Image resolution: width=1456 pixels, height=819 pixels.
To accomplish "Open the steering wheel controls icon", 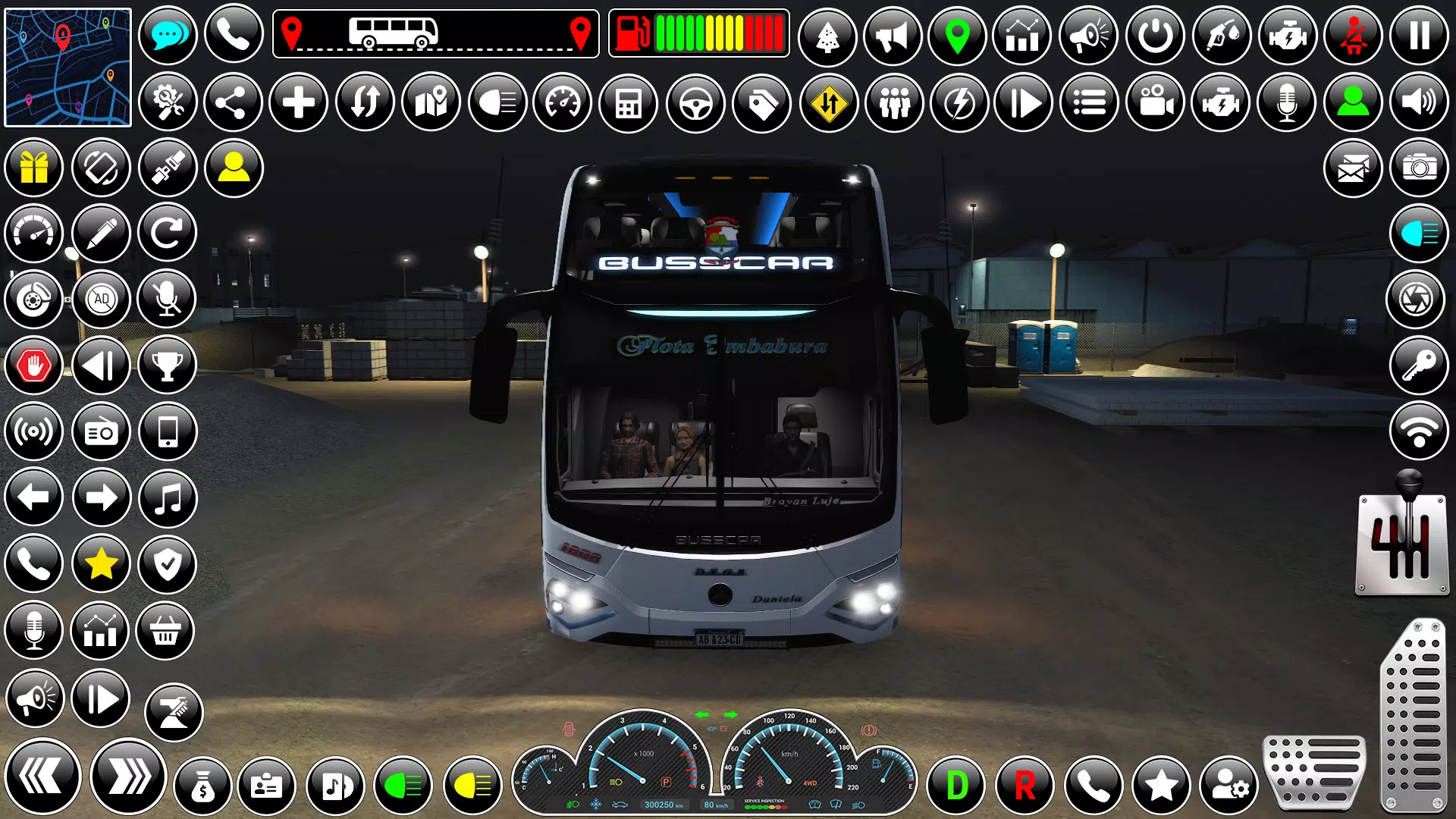I will coord(695,102).
